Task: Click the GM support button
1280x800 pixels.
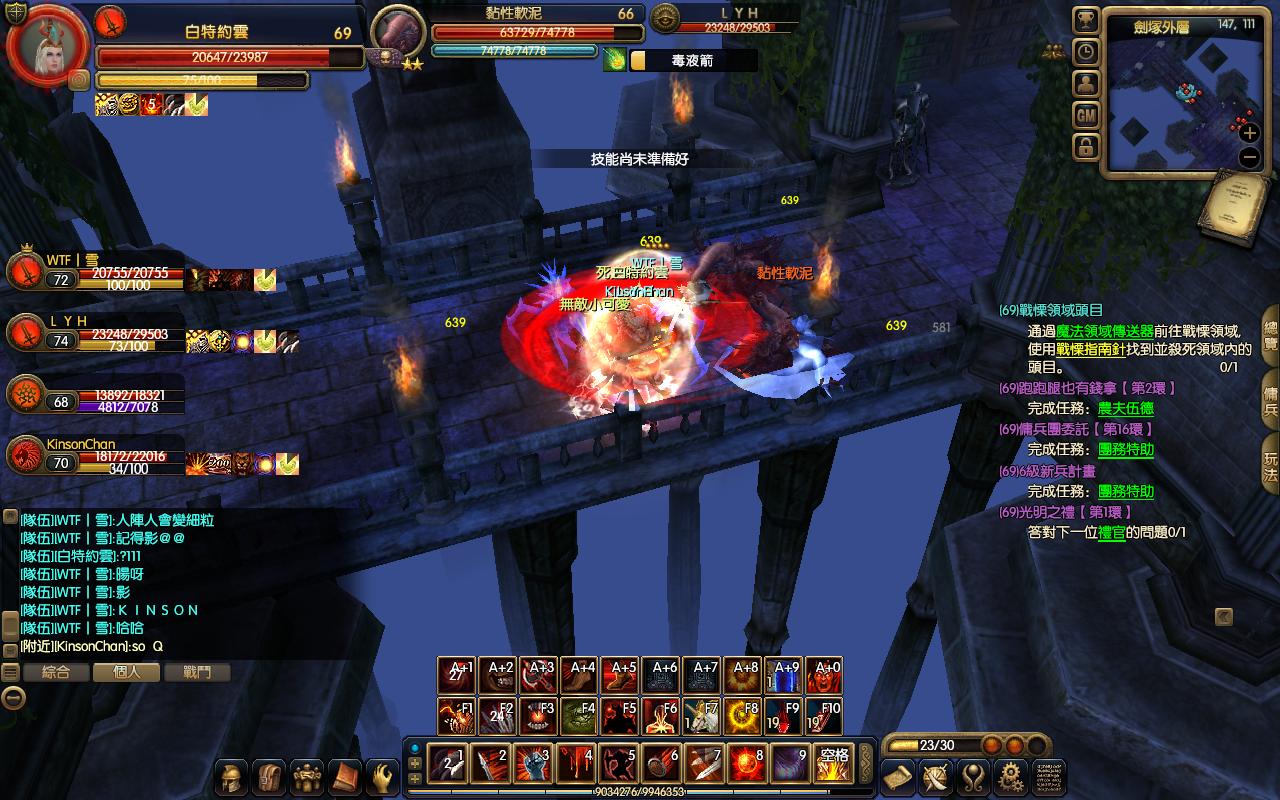Action: click(x=1086, y=116)
